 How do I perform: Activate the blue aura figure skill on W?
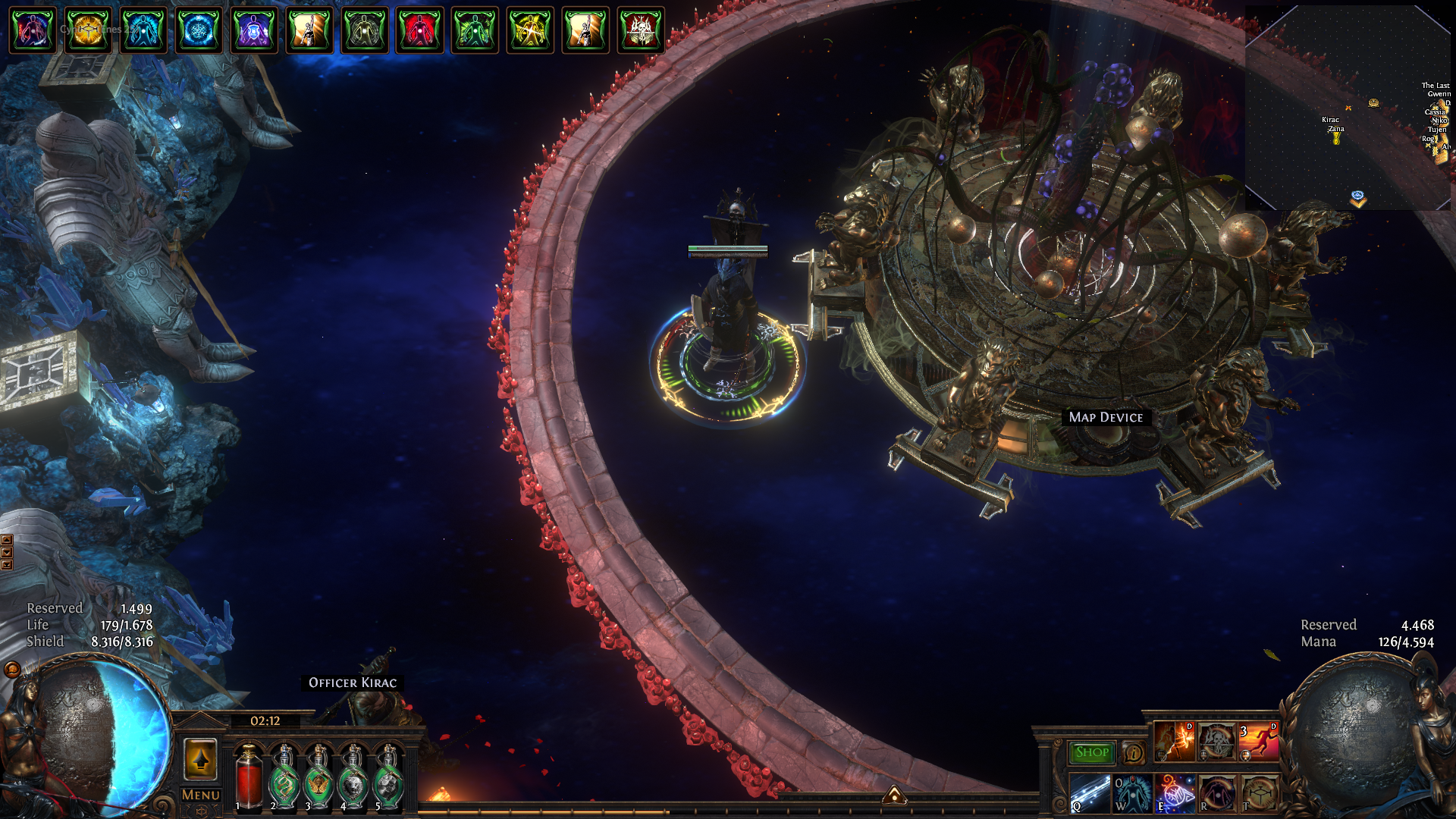[x=1132, y=793]
